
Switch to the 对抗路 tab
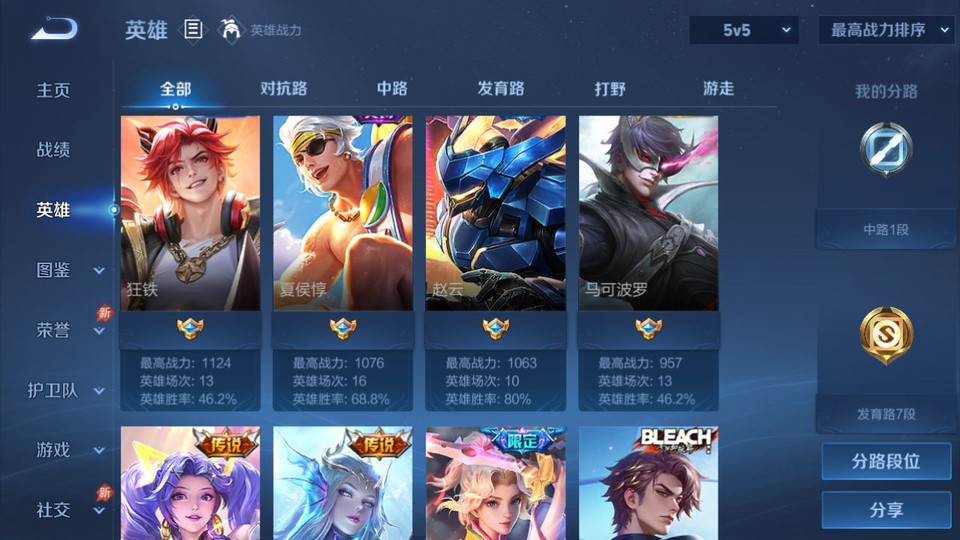283,89
